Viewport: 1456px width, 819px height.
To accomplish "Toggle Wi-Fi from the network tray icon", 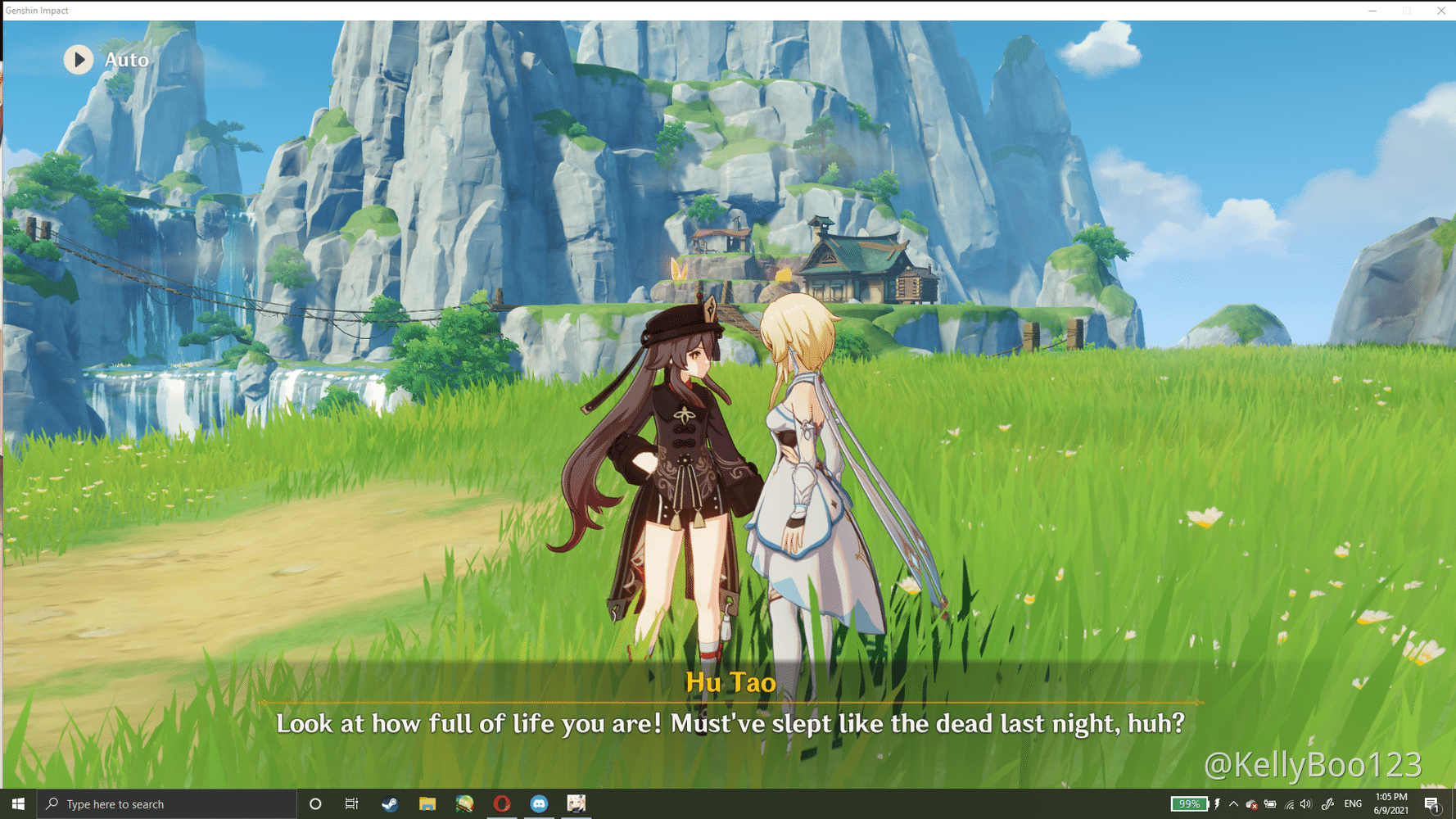I will click(x=1290, y=804).
